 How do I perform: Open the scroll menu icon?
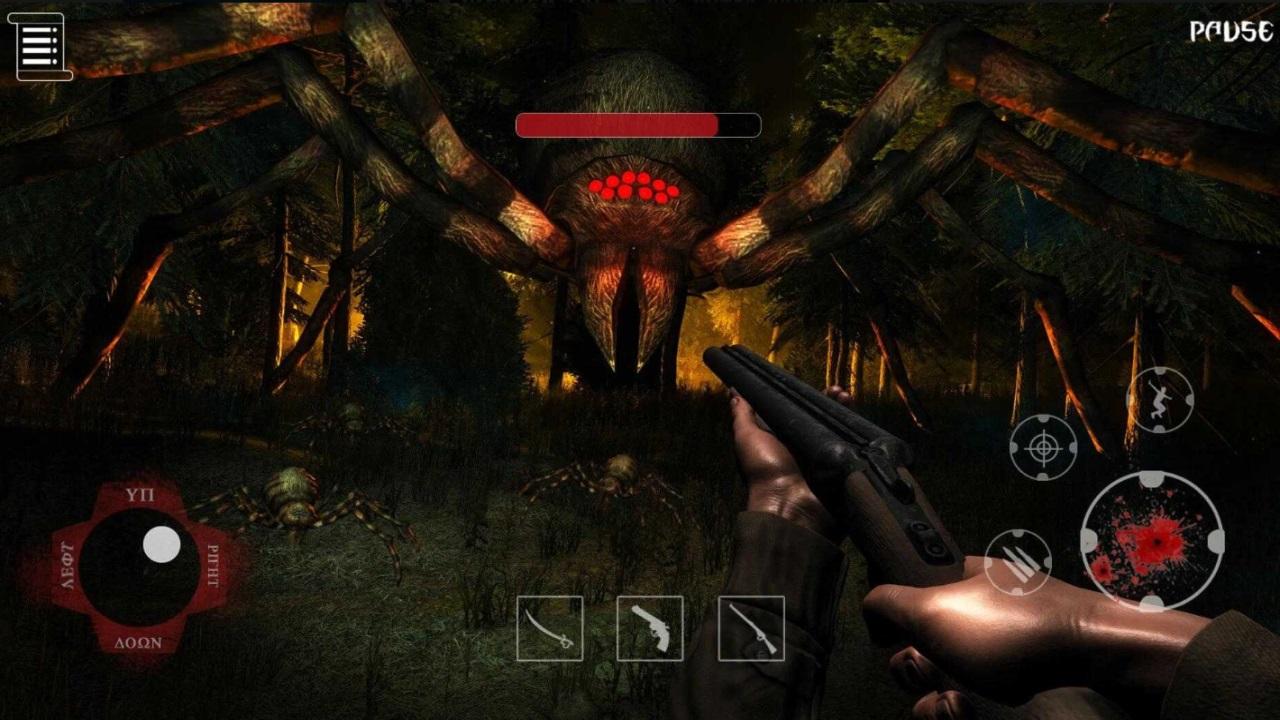[41, 46]
